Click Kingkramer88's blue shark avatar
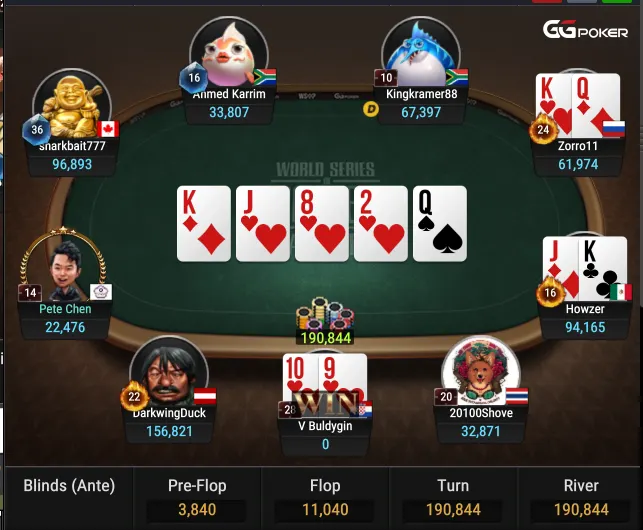643x530 pixels. pos(420,54)
